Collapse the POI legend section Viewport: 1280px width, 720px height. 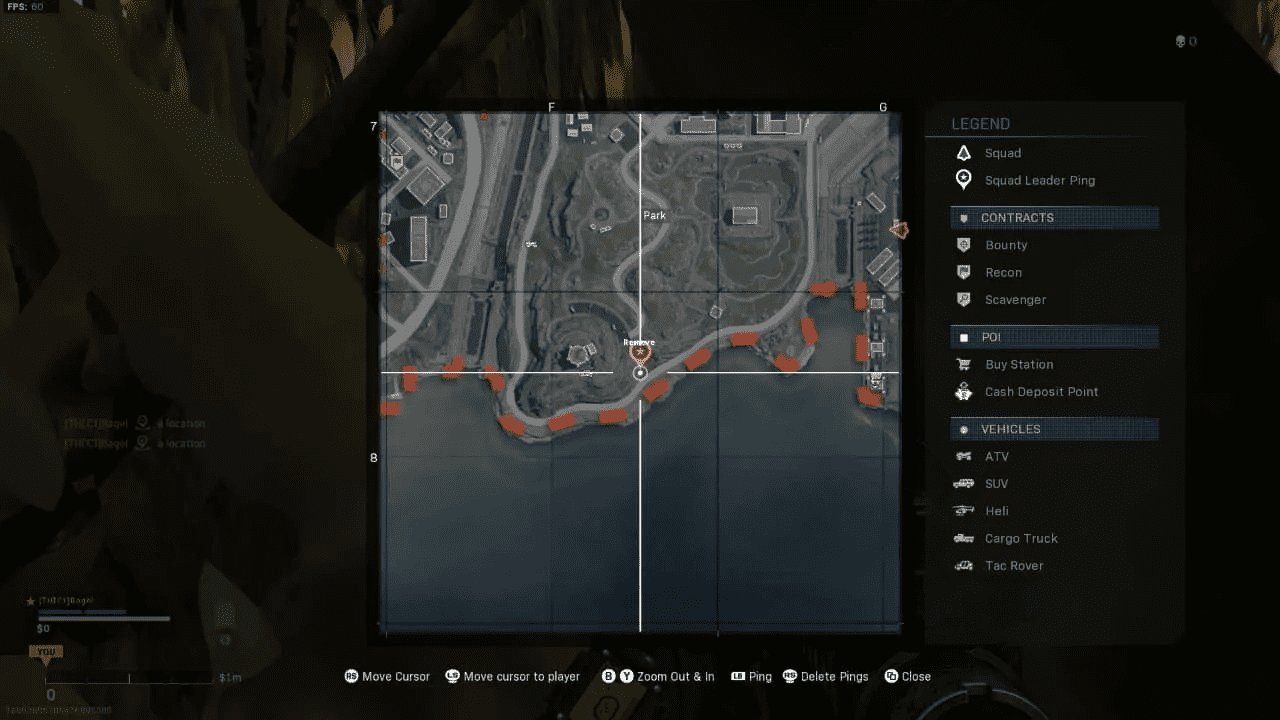pos(1054,337)
